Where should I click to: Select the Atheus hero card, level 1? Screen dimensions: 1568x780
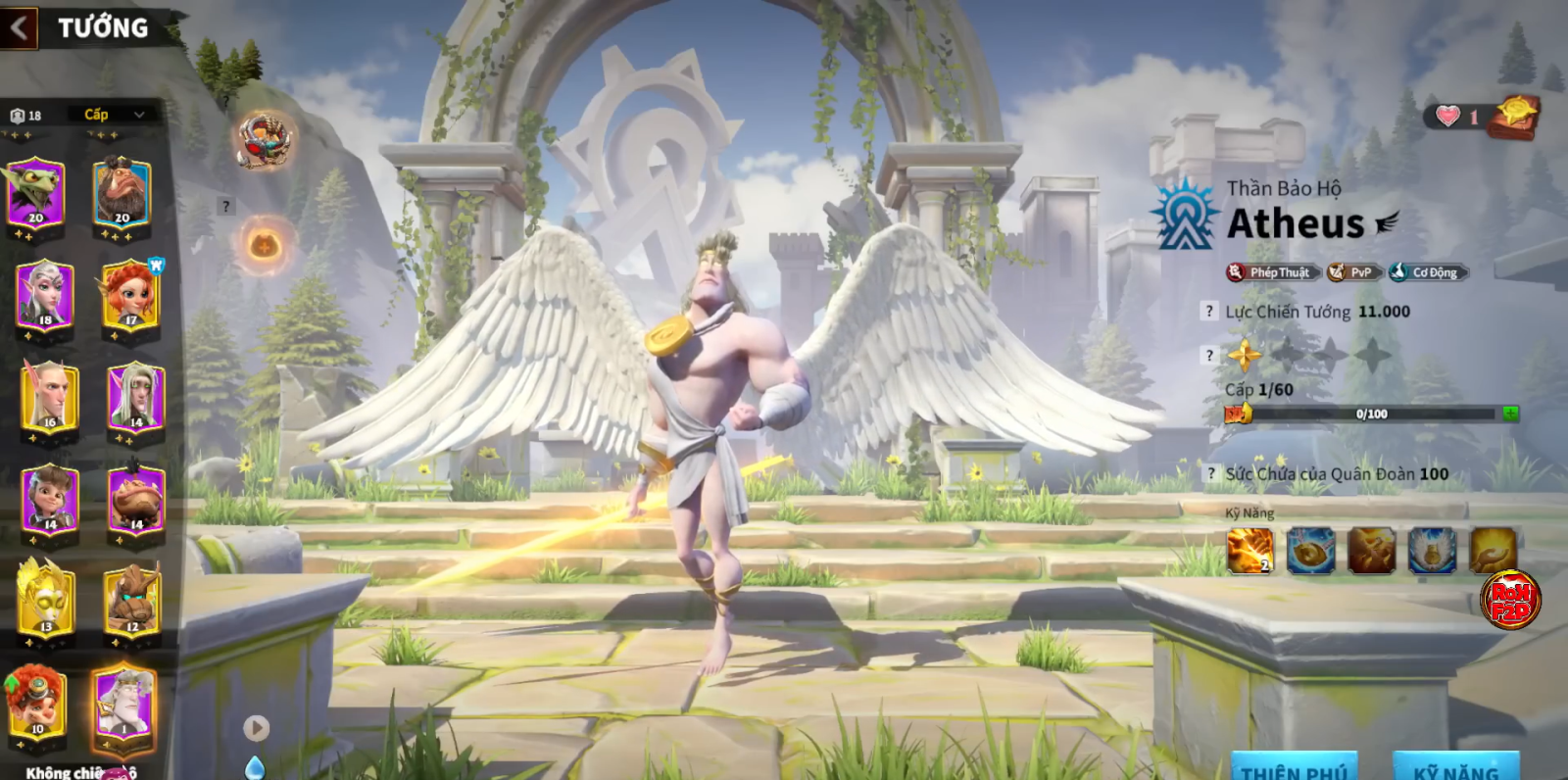123,702
